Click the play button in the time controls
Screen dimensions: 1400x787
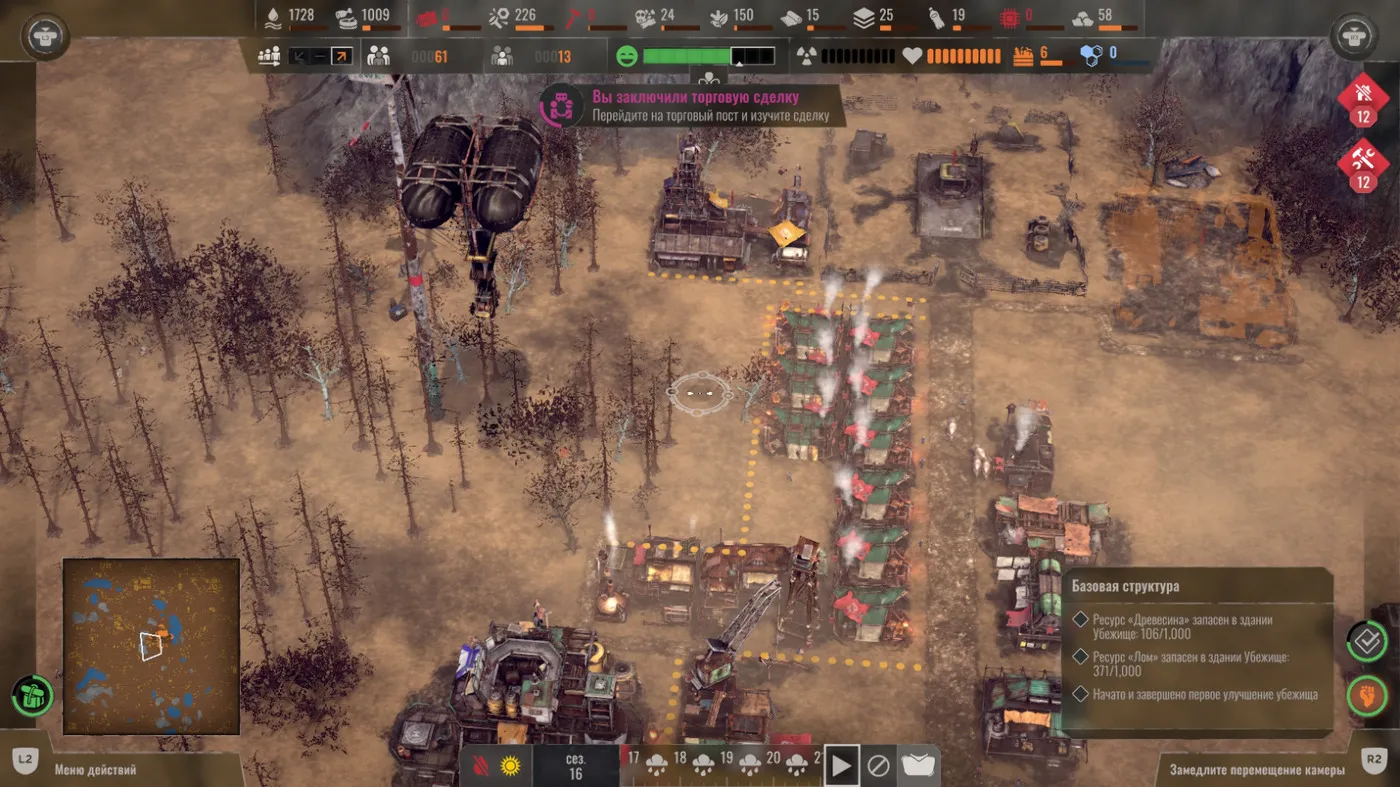pos(841,766)
